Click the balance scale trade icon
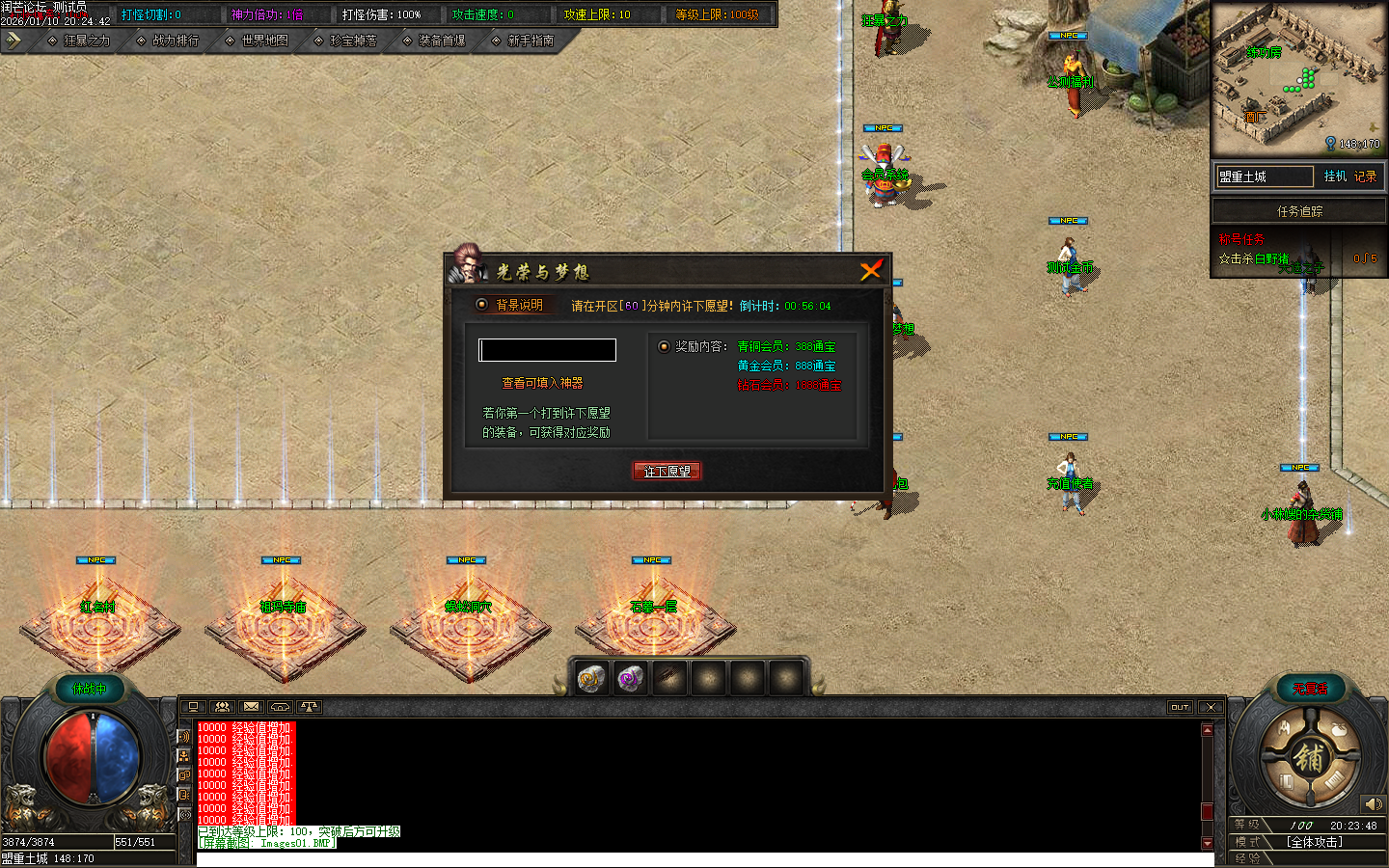This screenshot has width=1389, height=868. pos(309,707)
